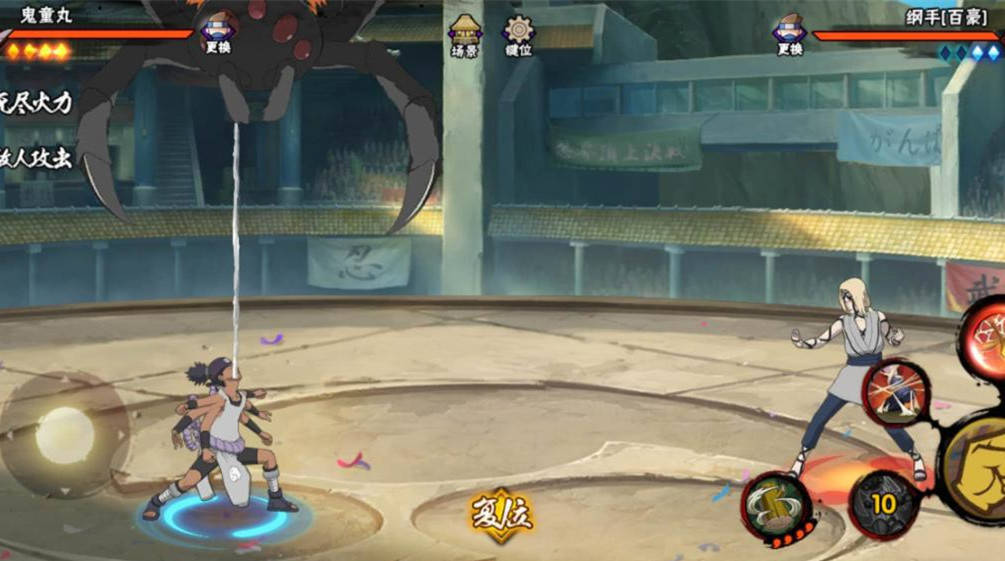1005x561 pixels.
Task: Tap the 复位 reset position button
Action: tap(502, 517)
